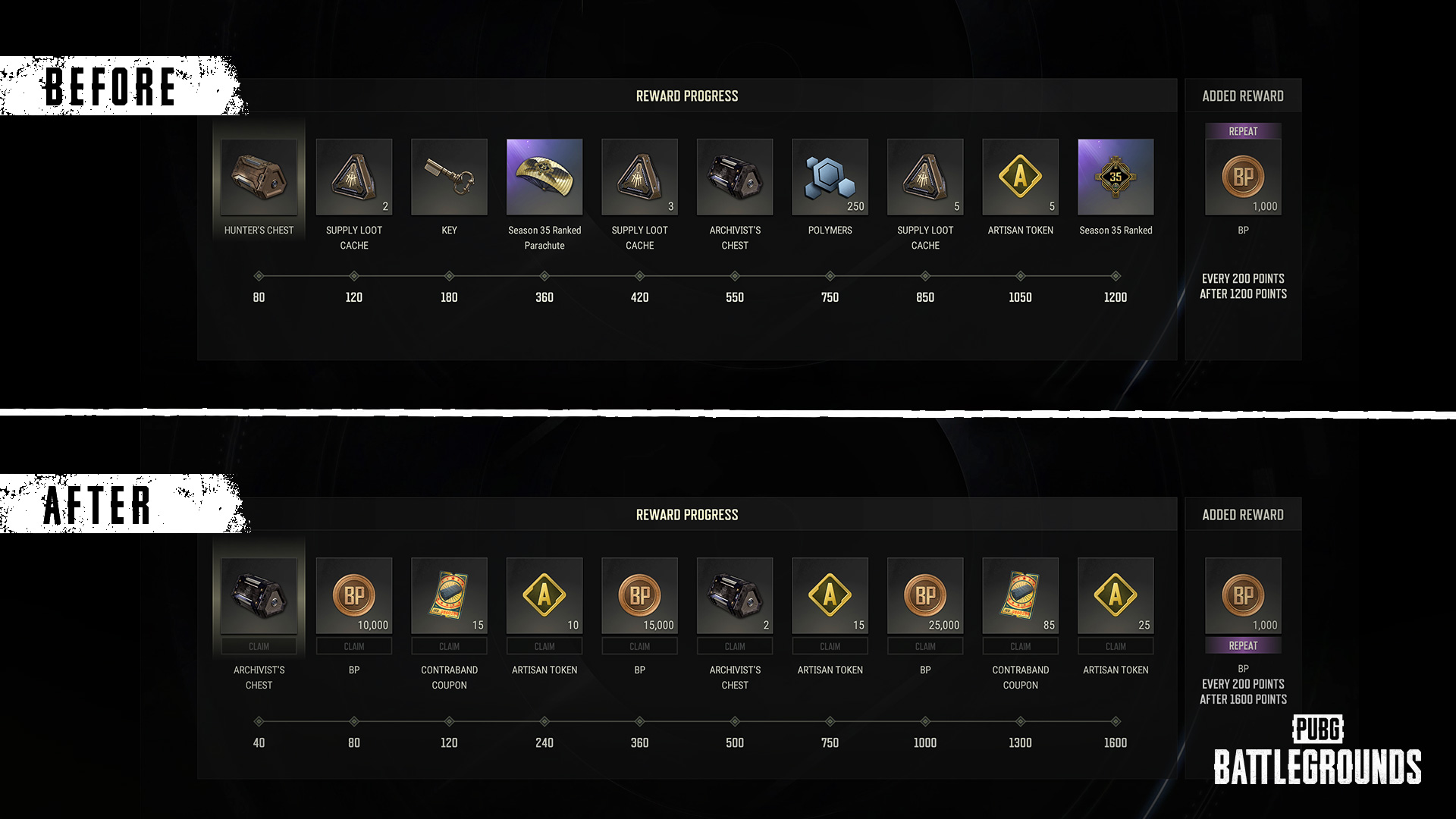Select the Key reward tile

coord(449,177)
